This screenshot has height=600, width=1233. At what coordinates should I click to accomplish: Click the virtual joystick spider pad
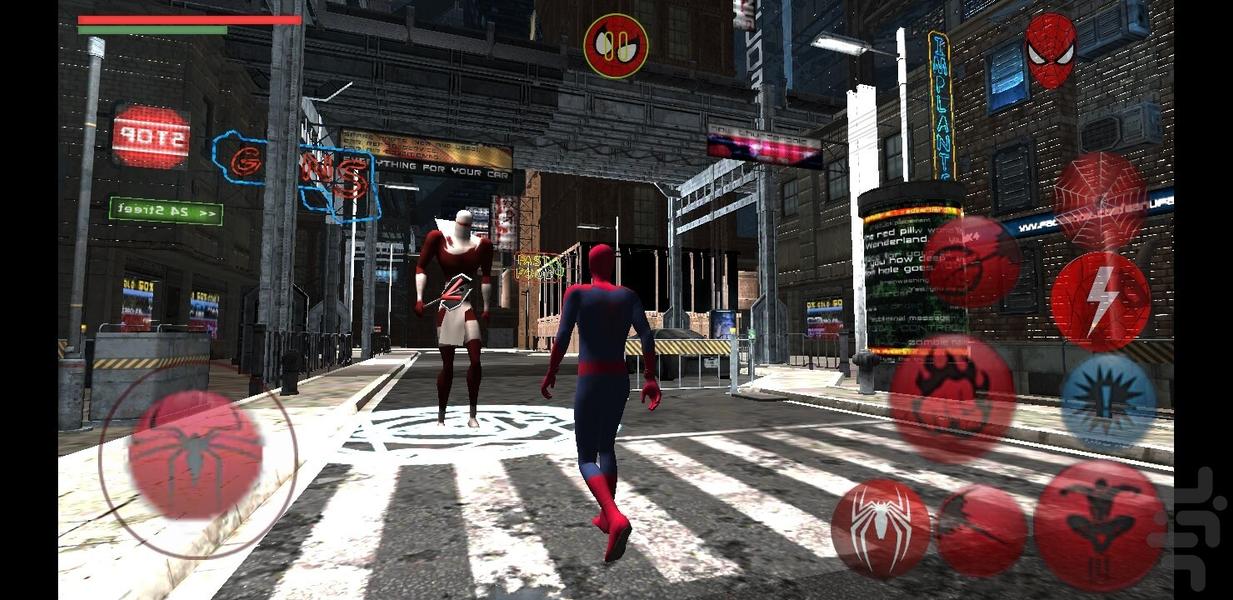point(196,455)
